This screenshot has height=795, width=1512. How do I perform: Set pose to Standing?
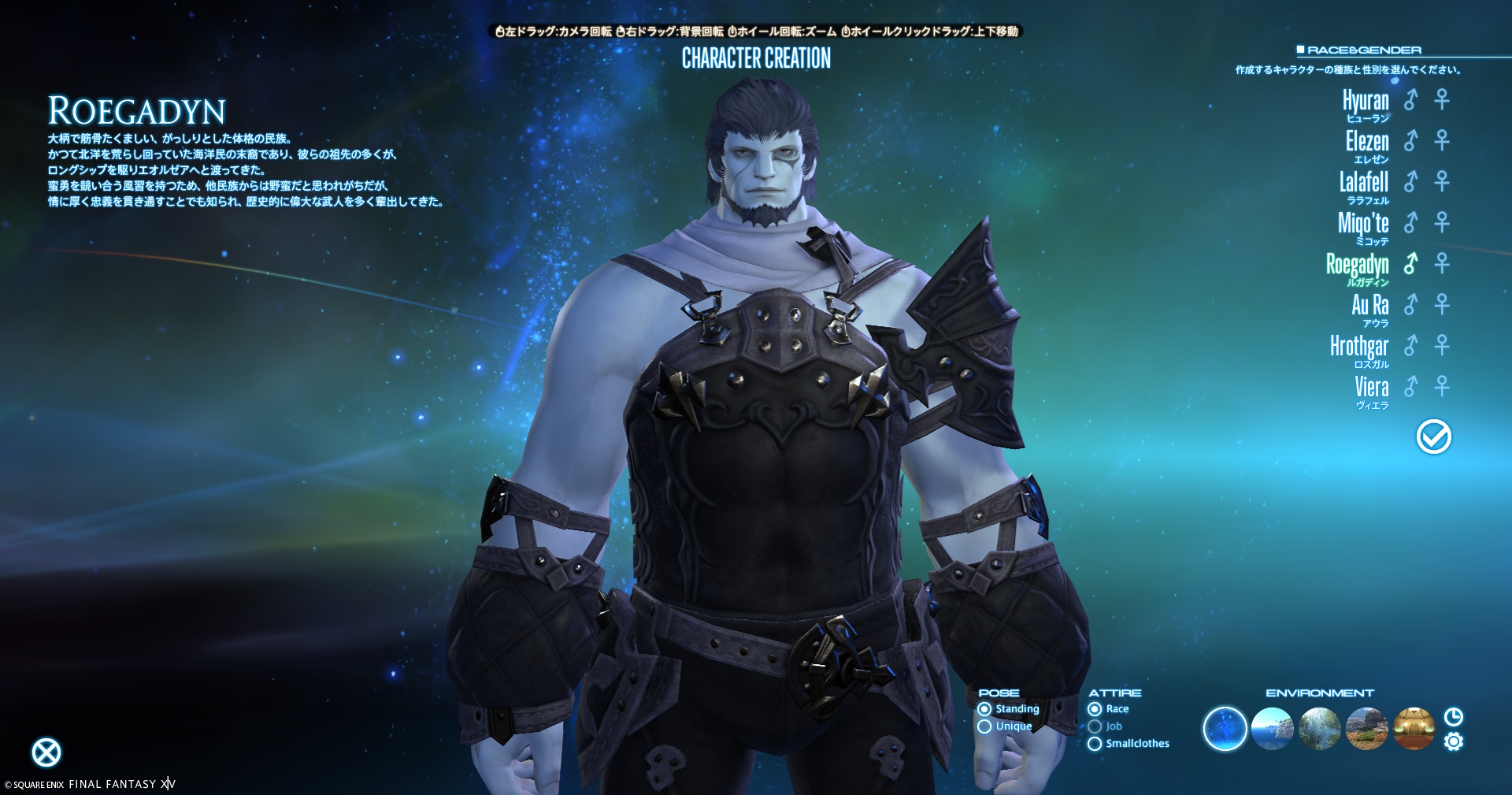pyautogui.click(x=984, y=709)
